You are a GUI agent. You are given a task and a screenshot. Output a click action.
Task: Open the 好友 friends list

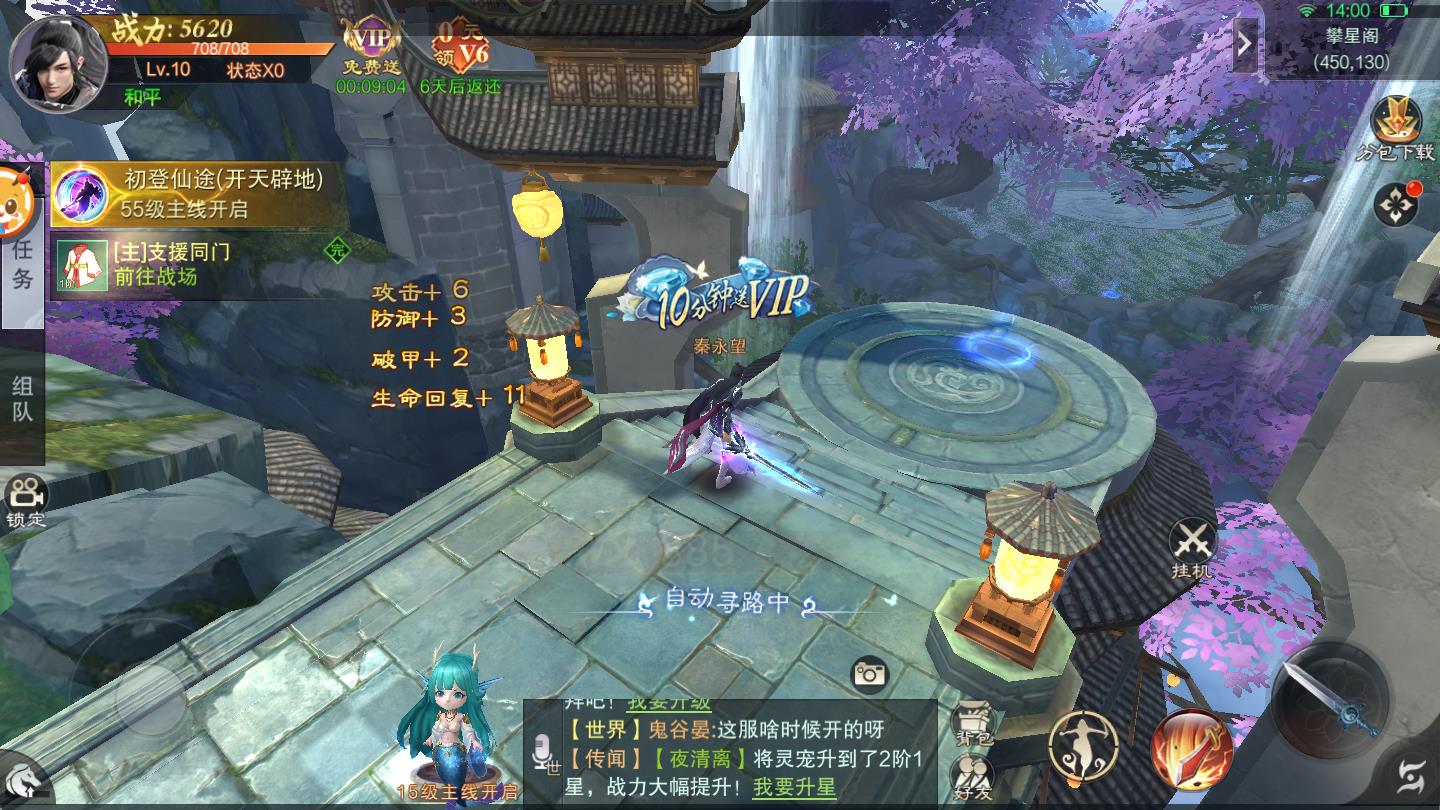(x=969, y=775)
